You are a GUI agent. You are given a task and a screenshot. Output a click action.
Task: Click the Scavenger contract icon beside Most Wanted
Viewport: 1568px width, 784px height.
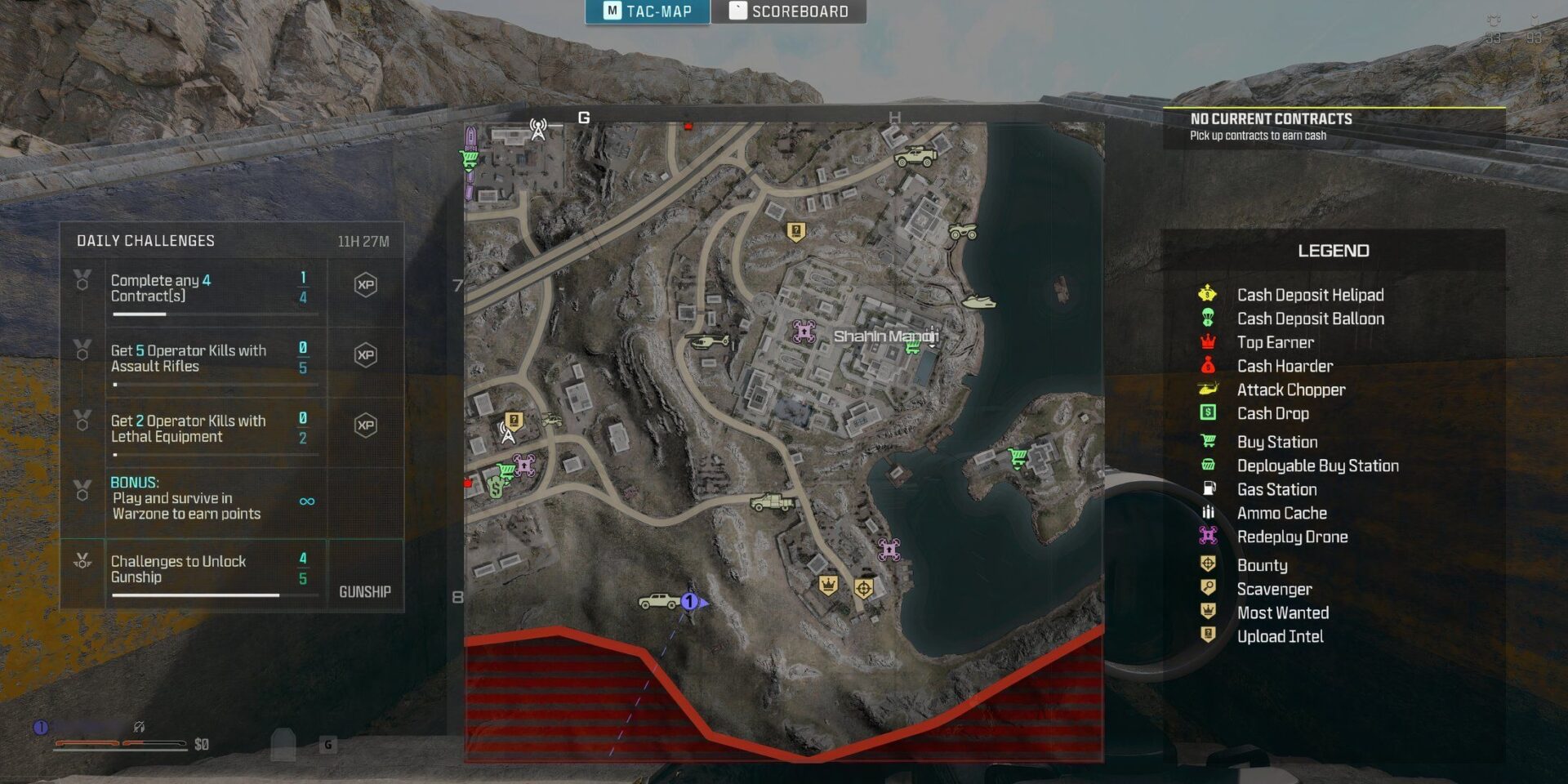864,586
